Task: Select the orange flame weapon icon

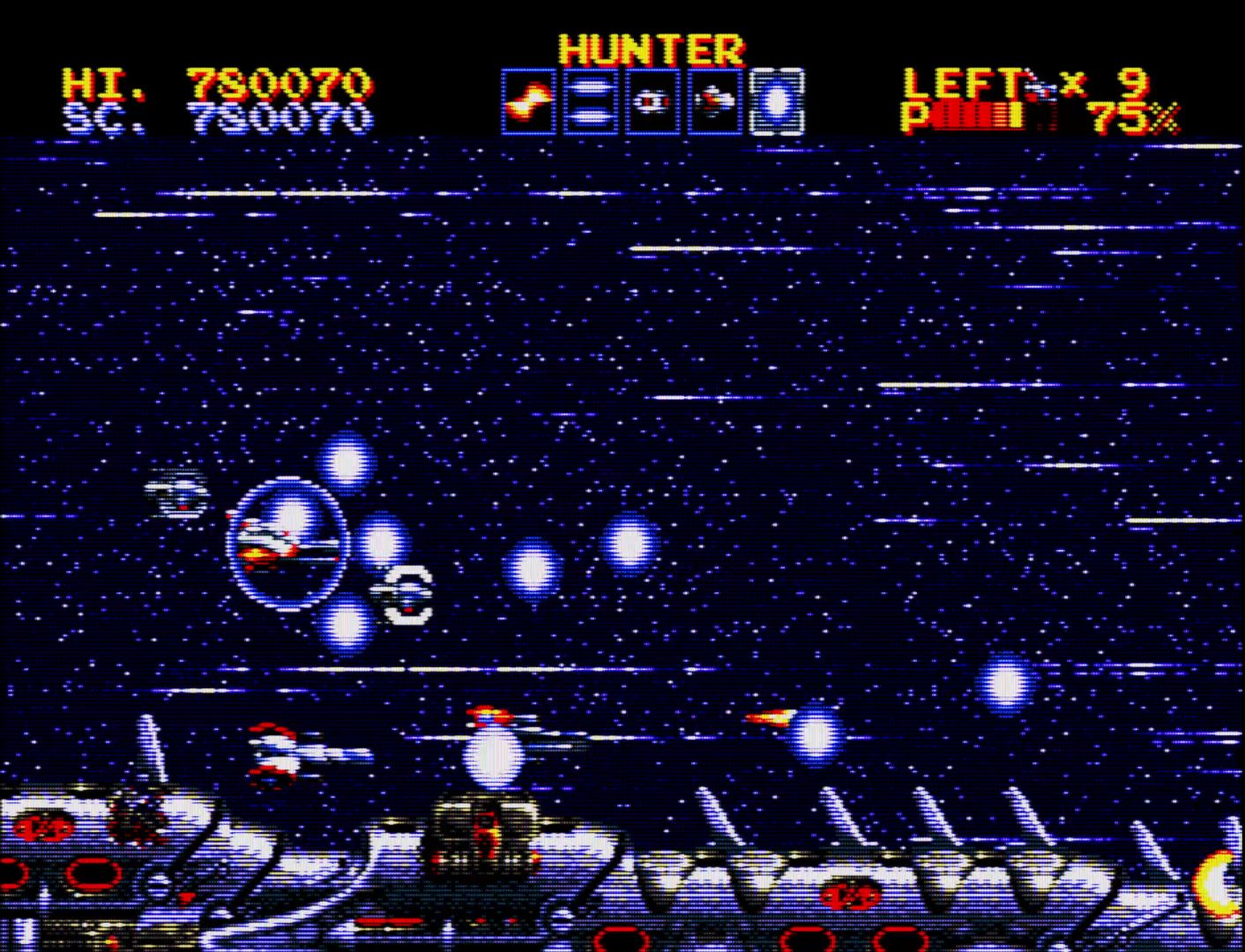Action: [529, 101]
